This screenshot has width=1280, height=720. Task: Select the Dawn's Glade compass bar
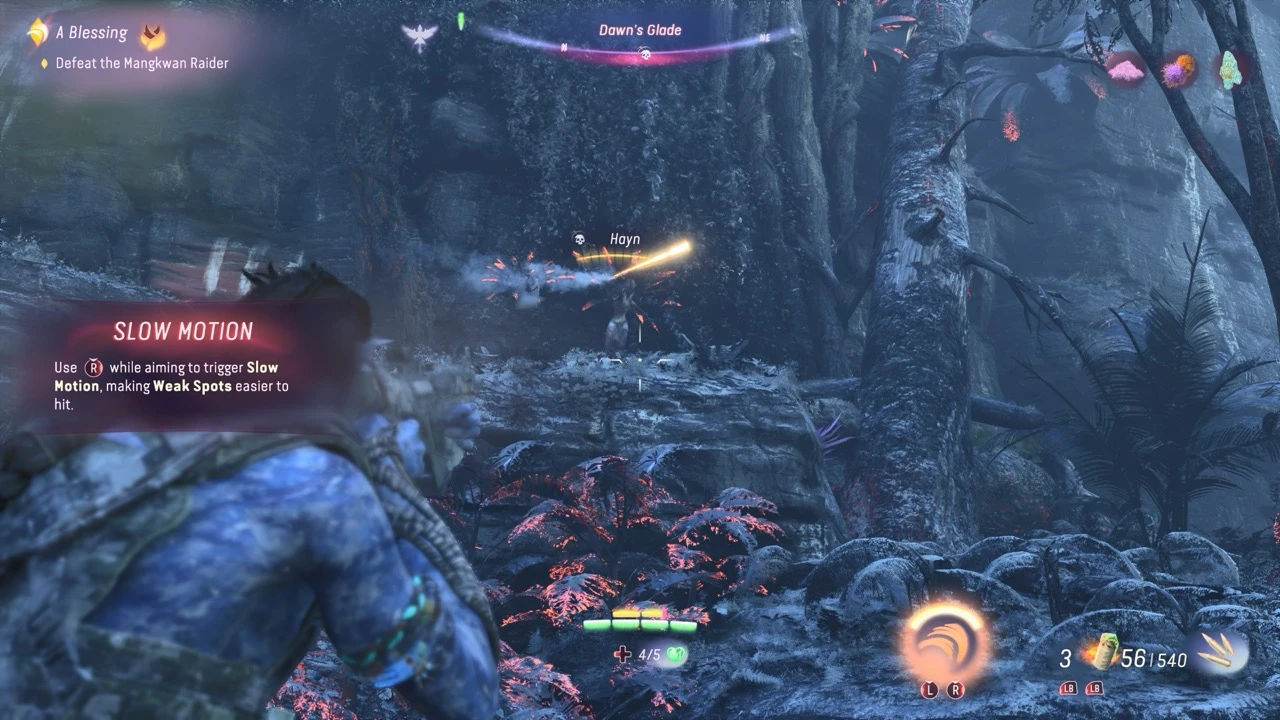click(x=640, y=40)
